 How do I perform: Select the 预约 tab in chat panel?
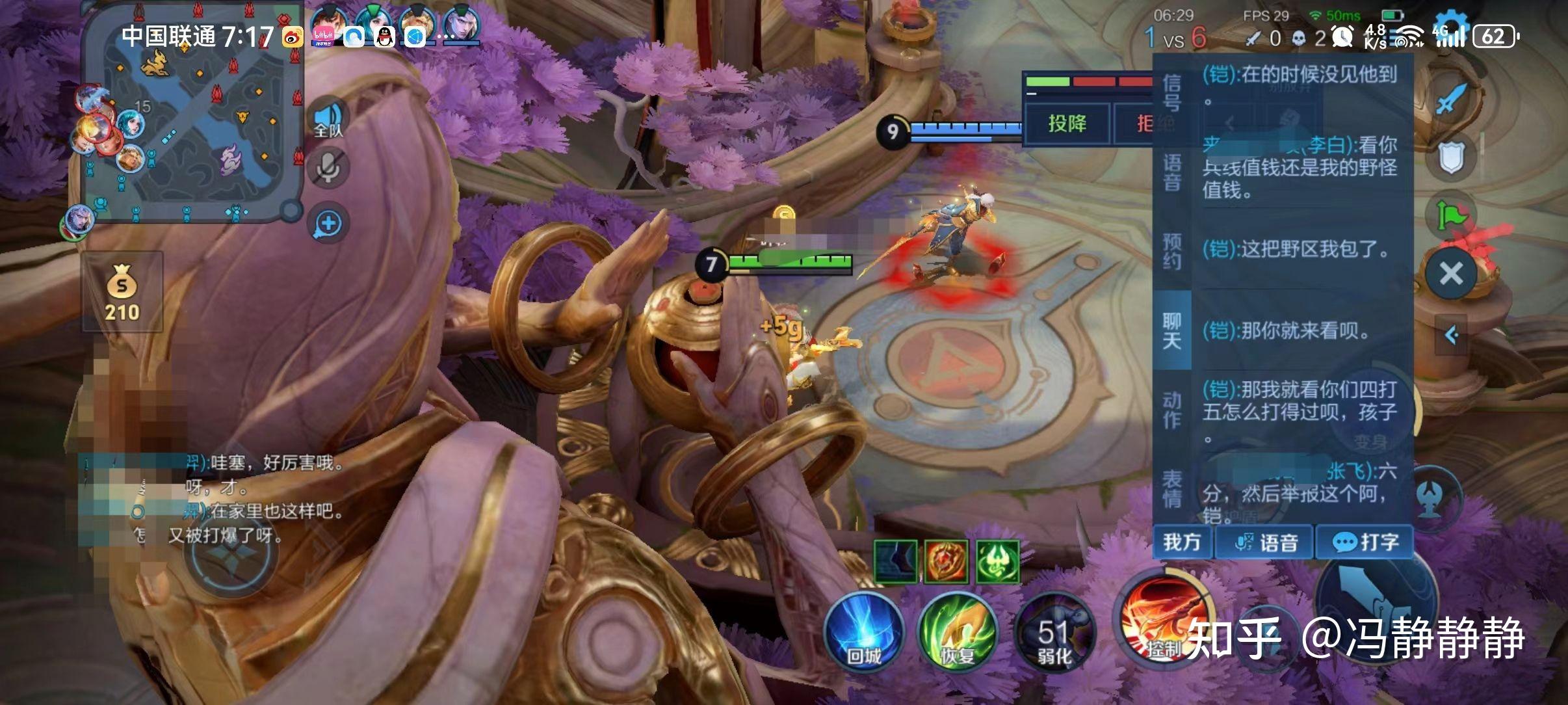coord(1171,251)
